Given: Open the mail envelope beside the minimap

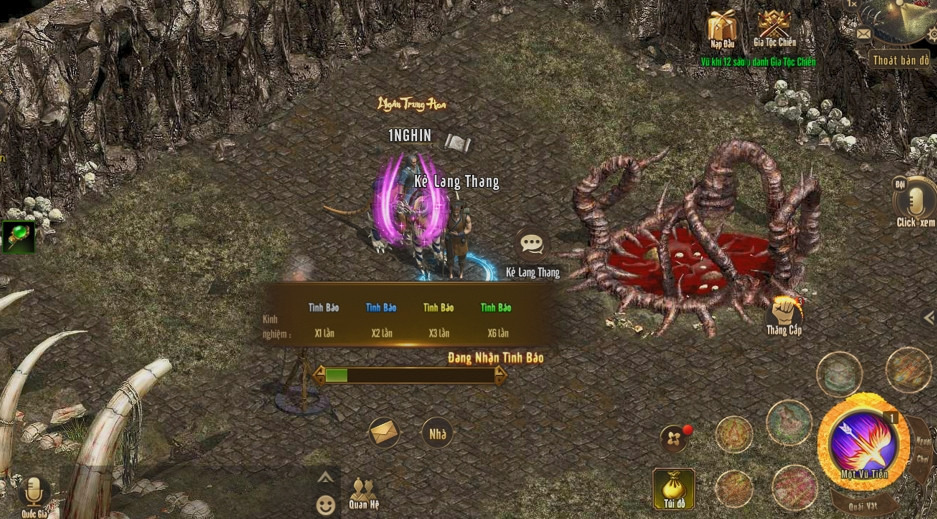Looking at the screenshot, I should 863,34.
